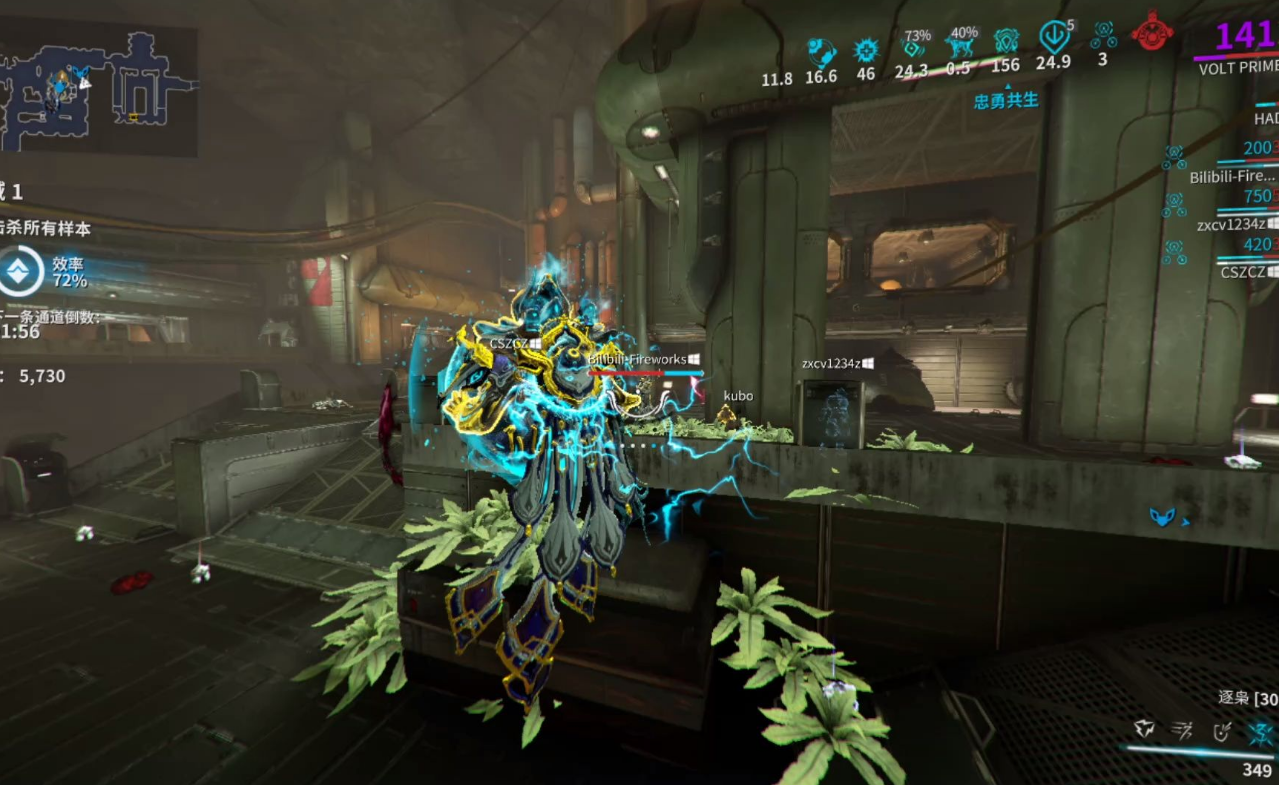Activate Volt's Speed ability icon
1279x785 pixels.
(x=1183, y=731)
